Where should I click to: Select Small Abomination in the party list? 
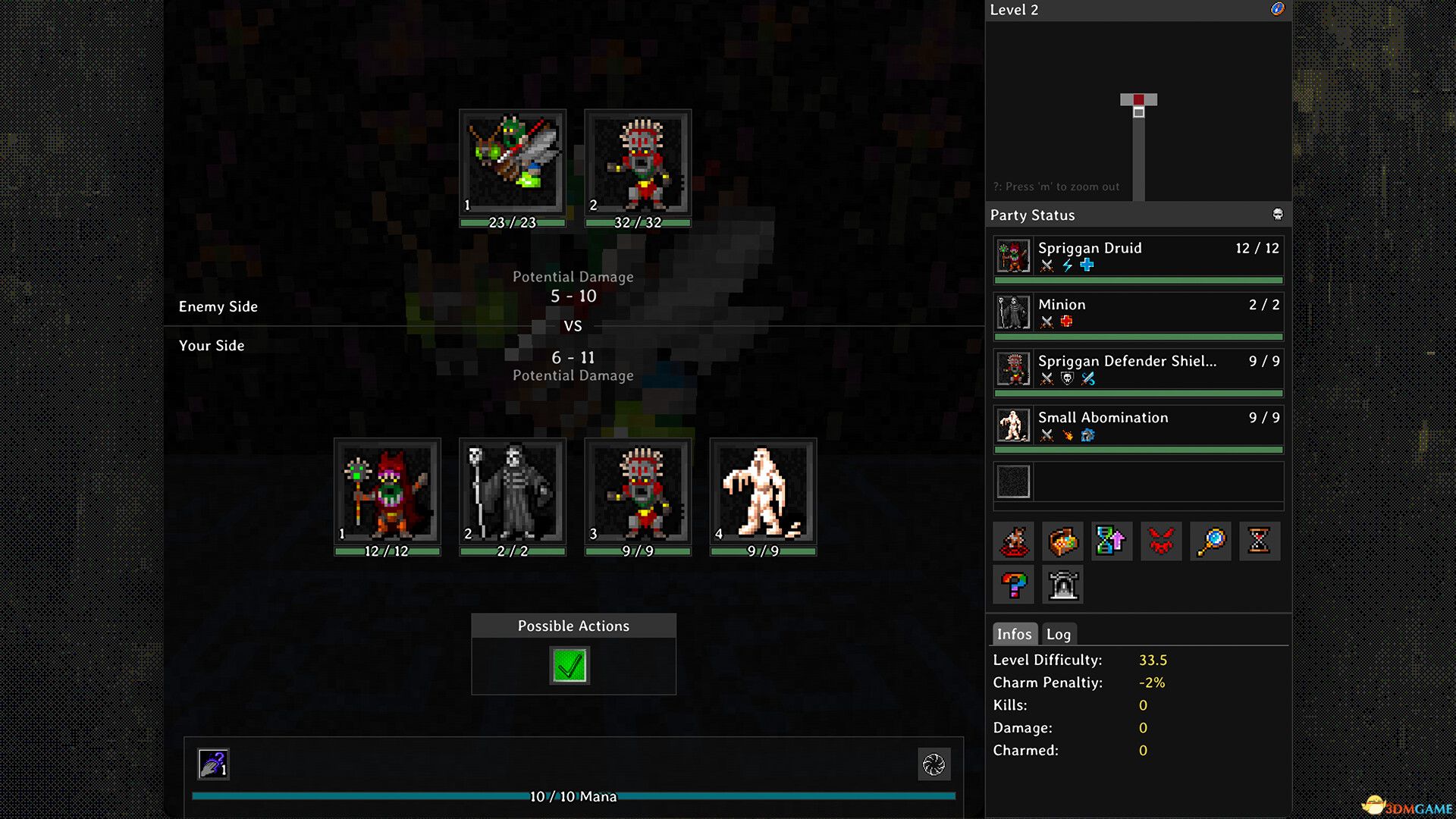coord(1137,425)
